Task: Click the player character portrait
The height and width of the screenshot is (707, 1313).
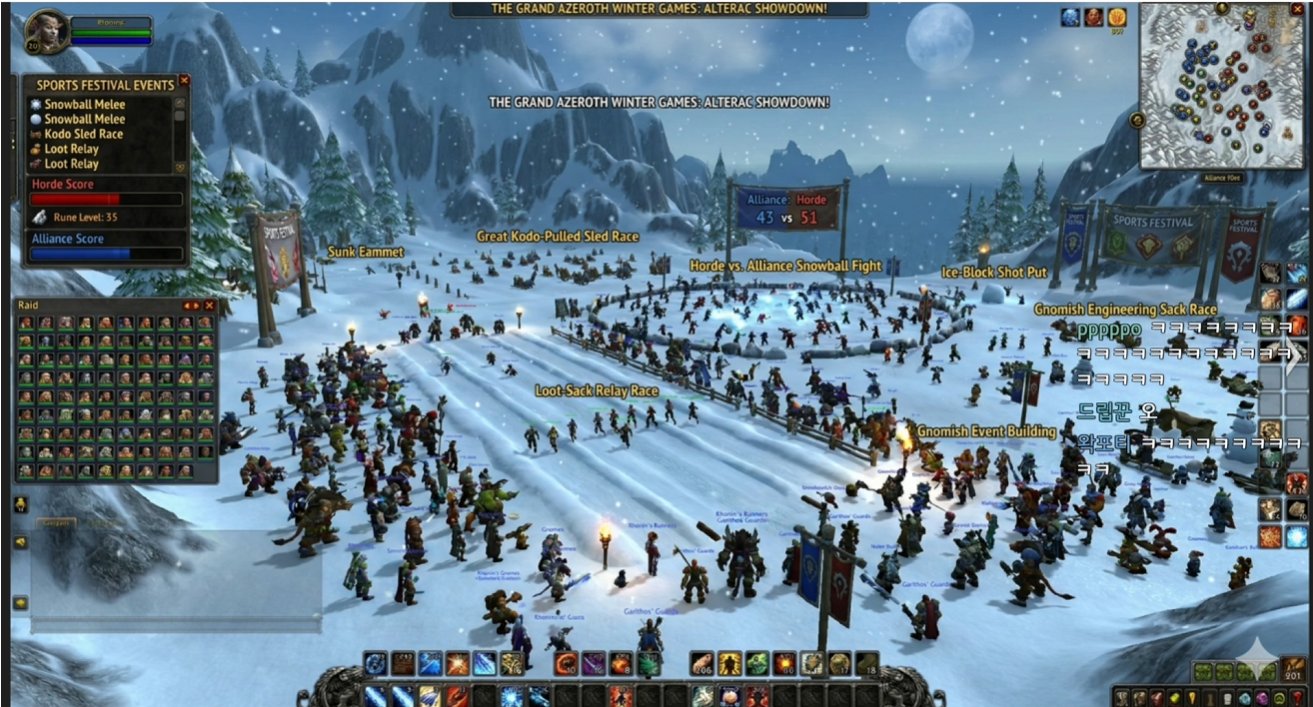Action: 47,31
